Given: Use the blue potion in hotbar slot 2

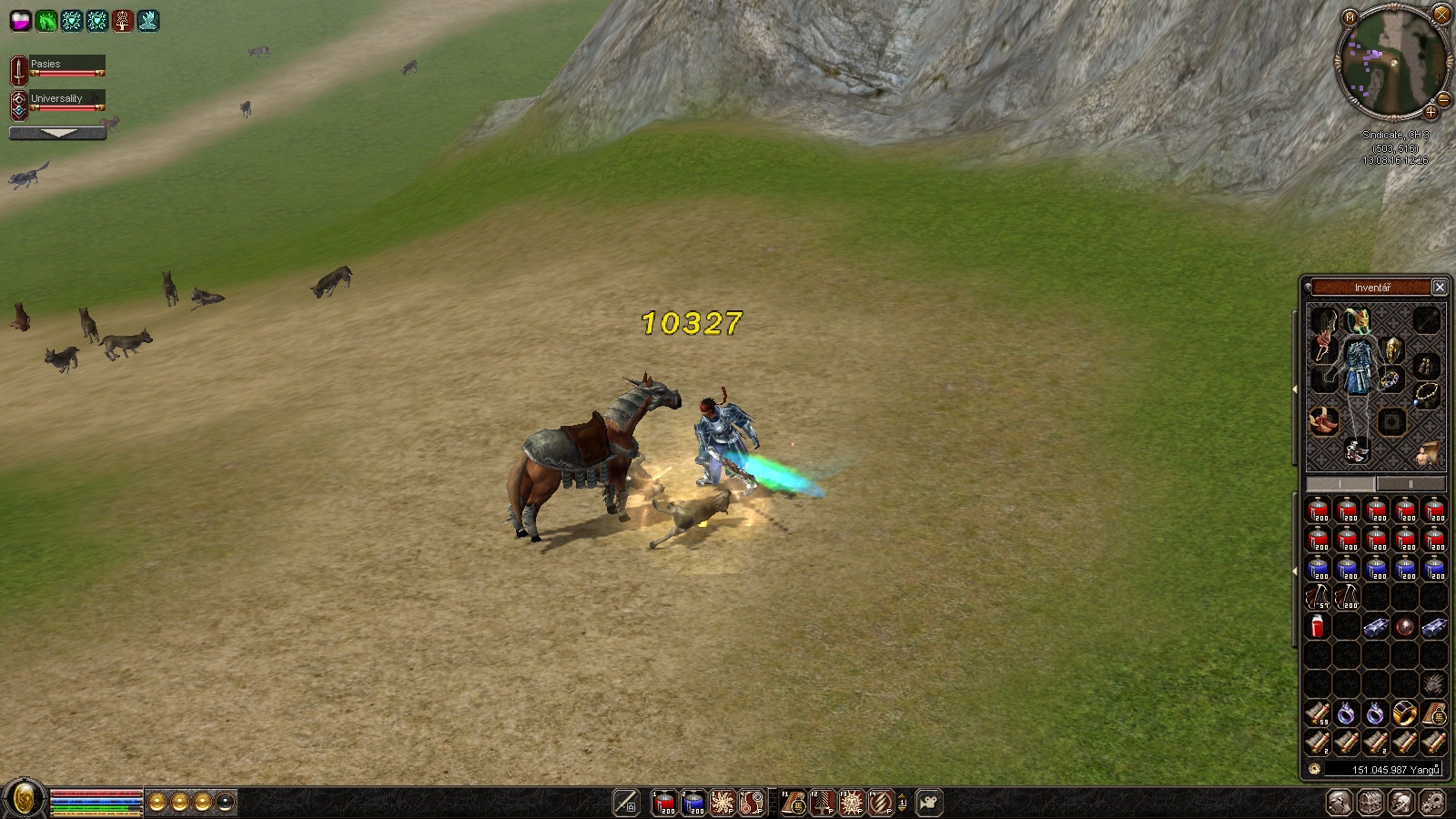Looking at the screenshot, I should tap(693, 803).
